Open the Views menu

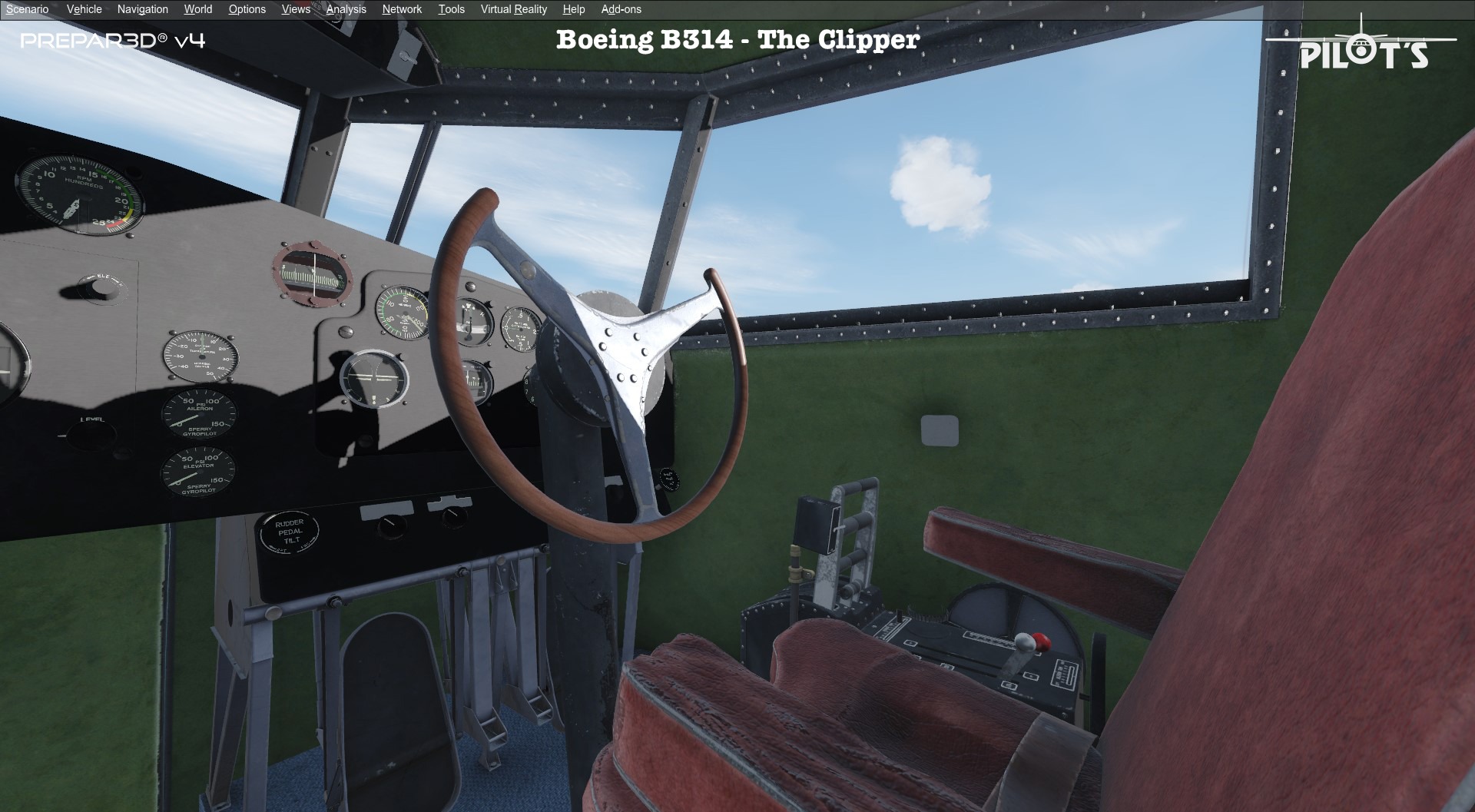tap(295, 9)
